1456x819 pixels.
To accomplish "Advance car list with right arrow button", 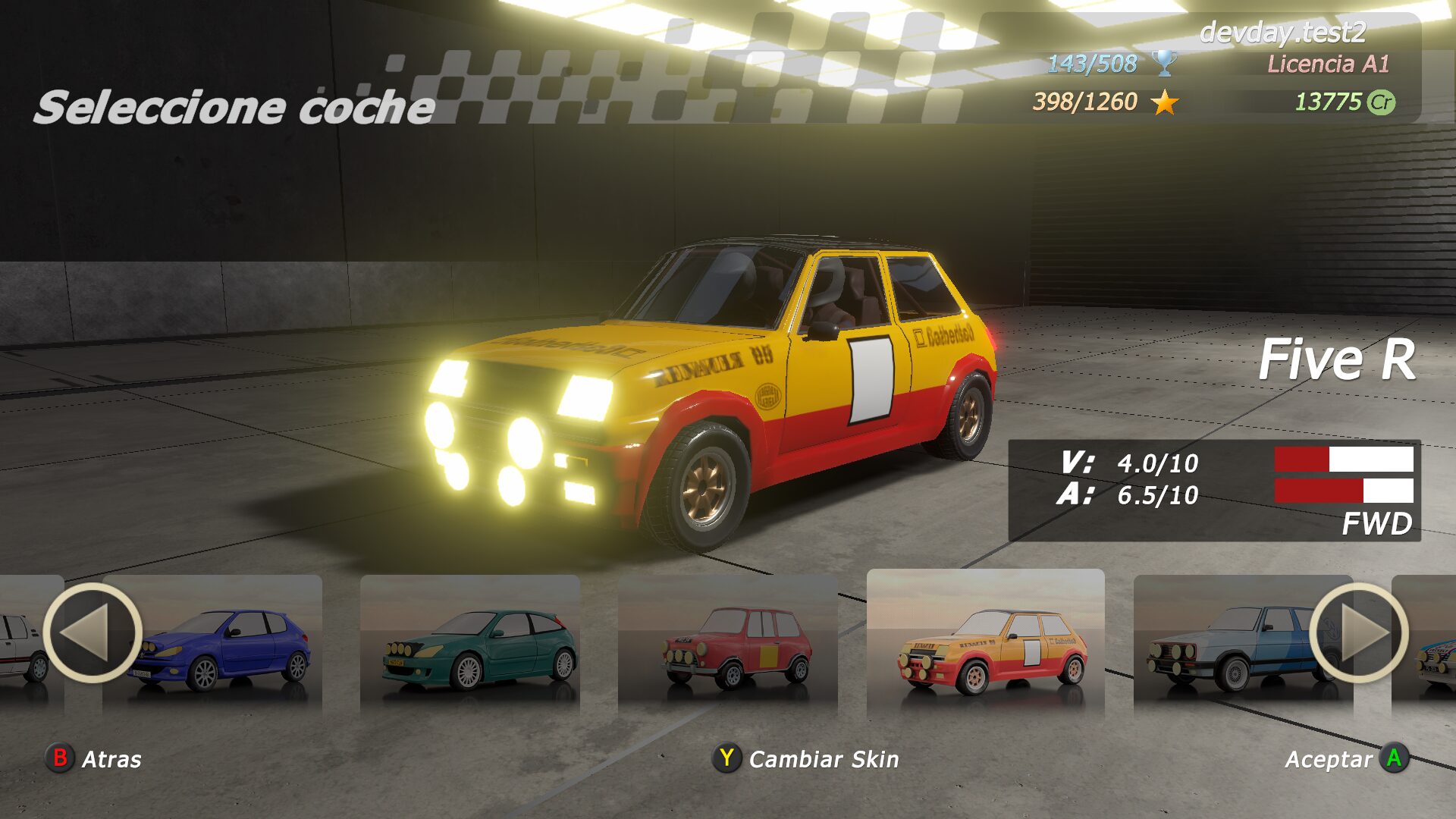I will coord(1358,632).
